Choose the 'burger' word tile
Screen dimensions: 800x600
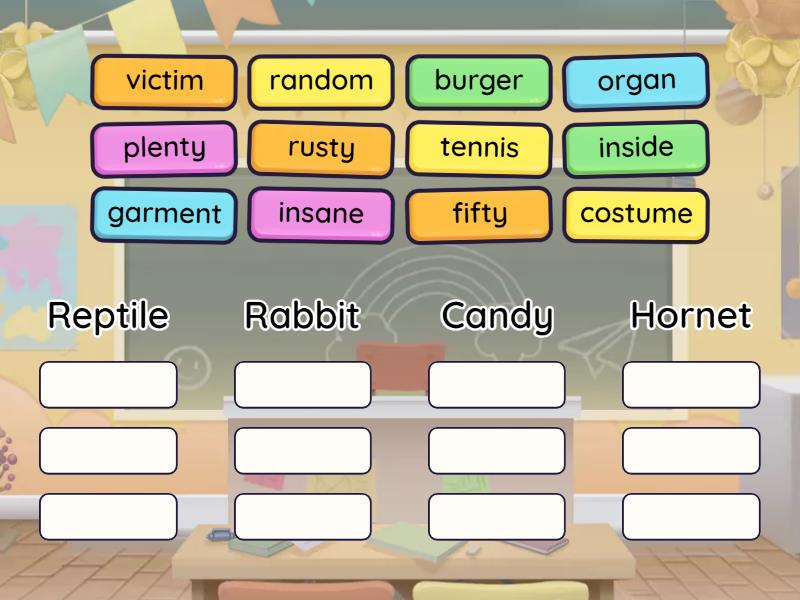click(478, 81)
